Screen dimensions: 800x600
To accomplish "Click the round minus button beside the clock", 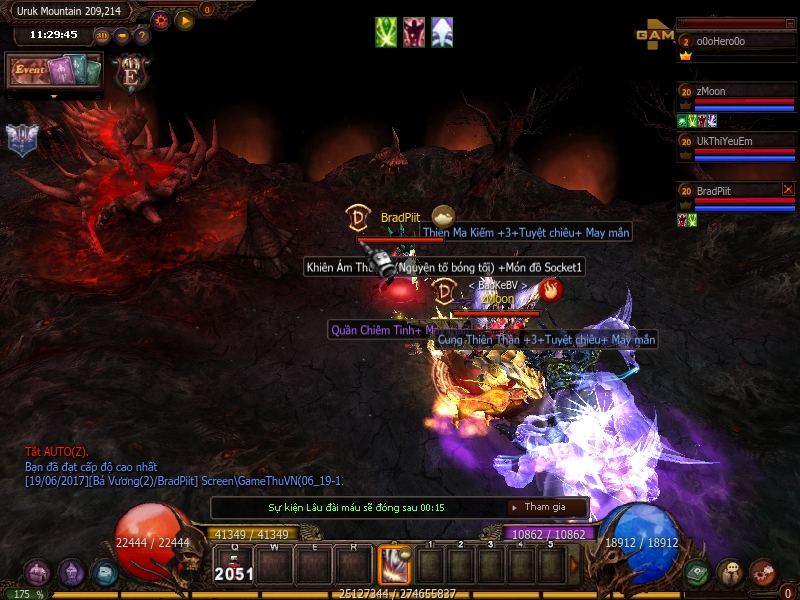I will click(x=122, y=36).
